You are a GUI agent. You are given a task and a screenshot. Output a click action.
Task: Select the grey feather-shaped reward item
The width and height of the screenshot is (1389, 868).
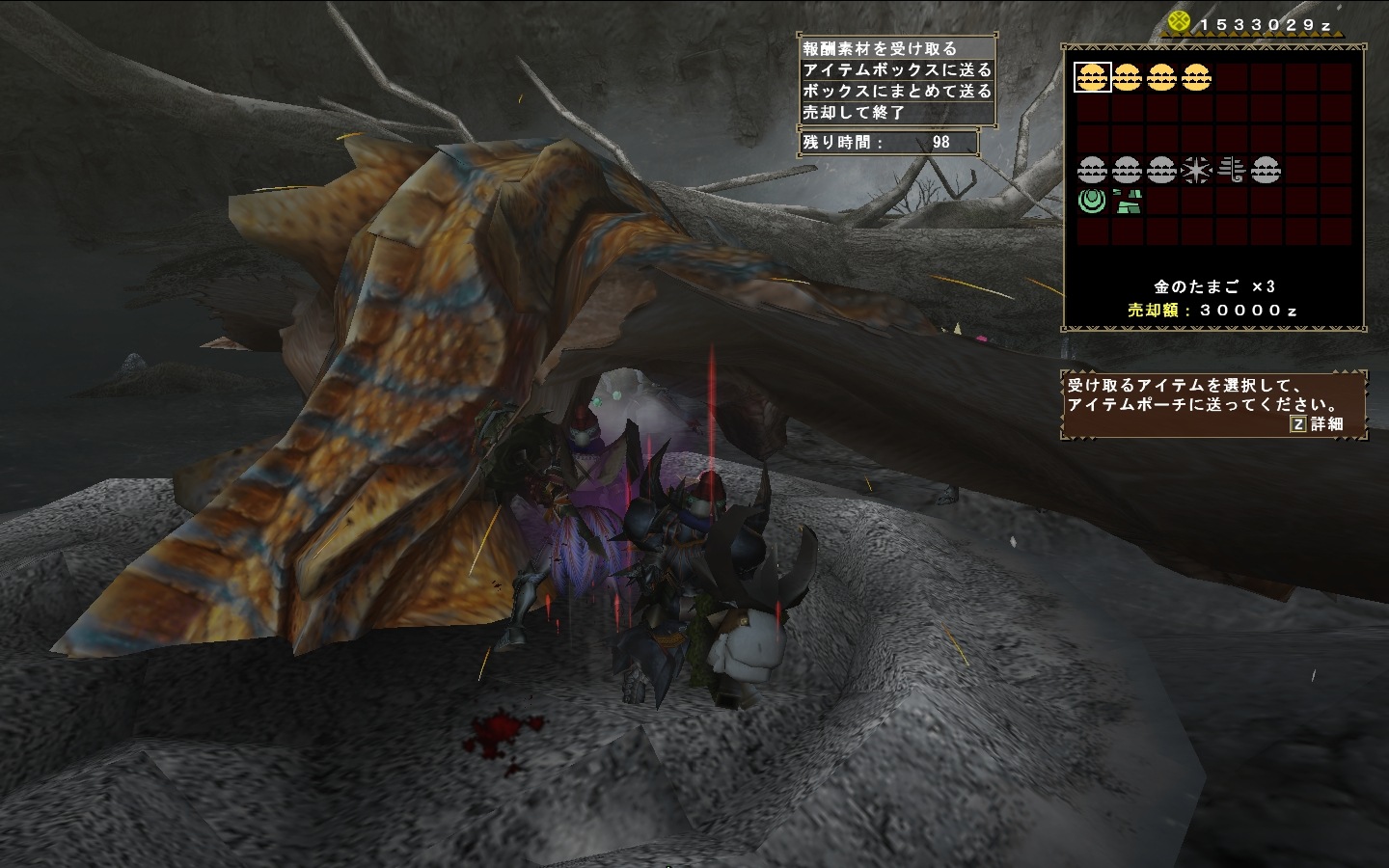(1231, 171)
